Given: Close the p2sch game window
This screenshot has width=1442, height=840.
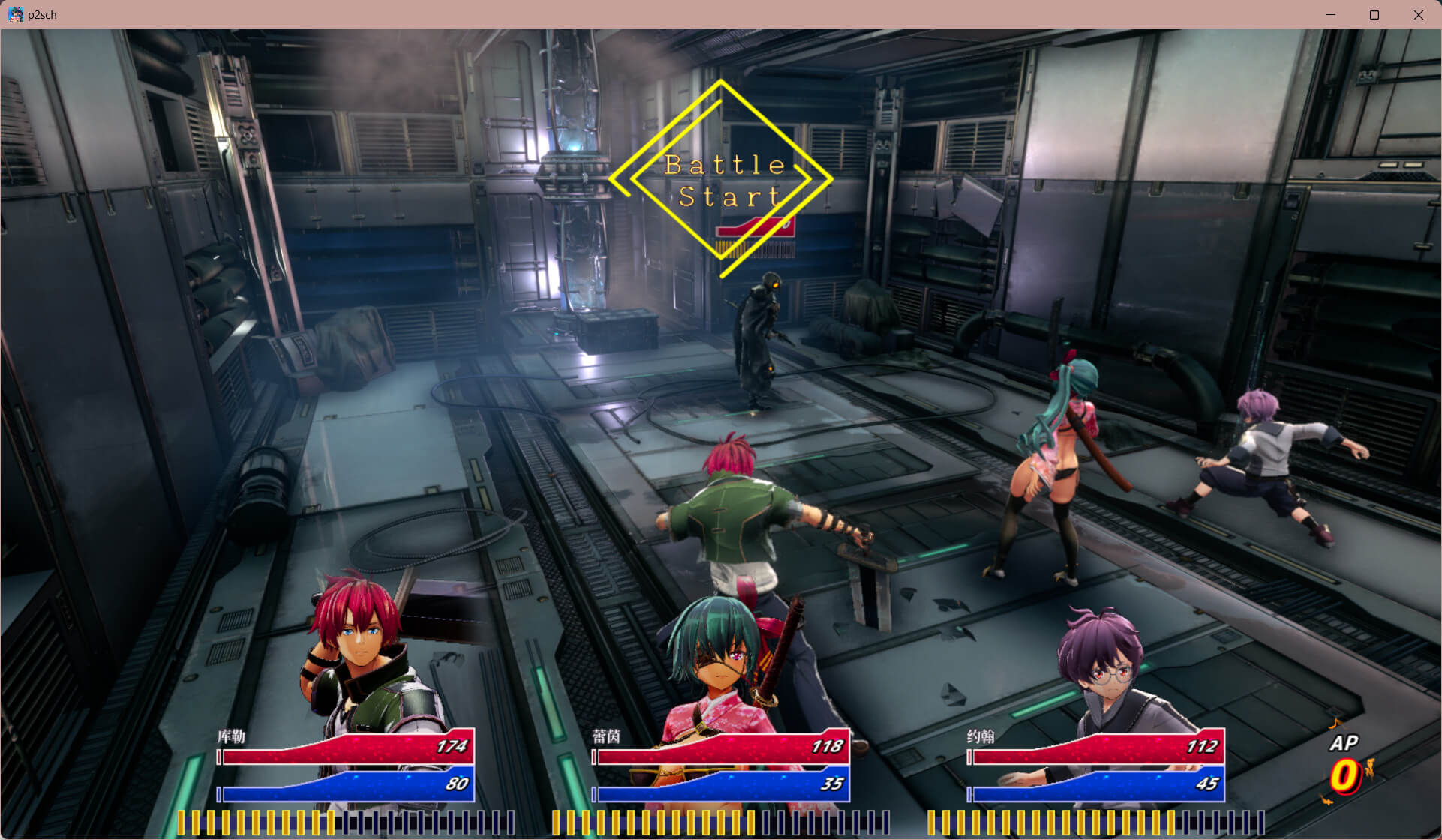Looking at the screenshot, I should (1418, 15).
